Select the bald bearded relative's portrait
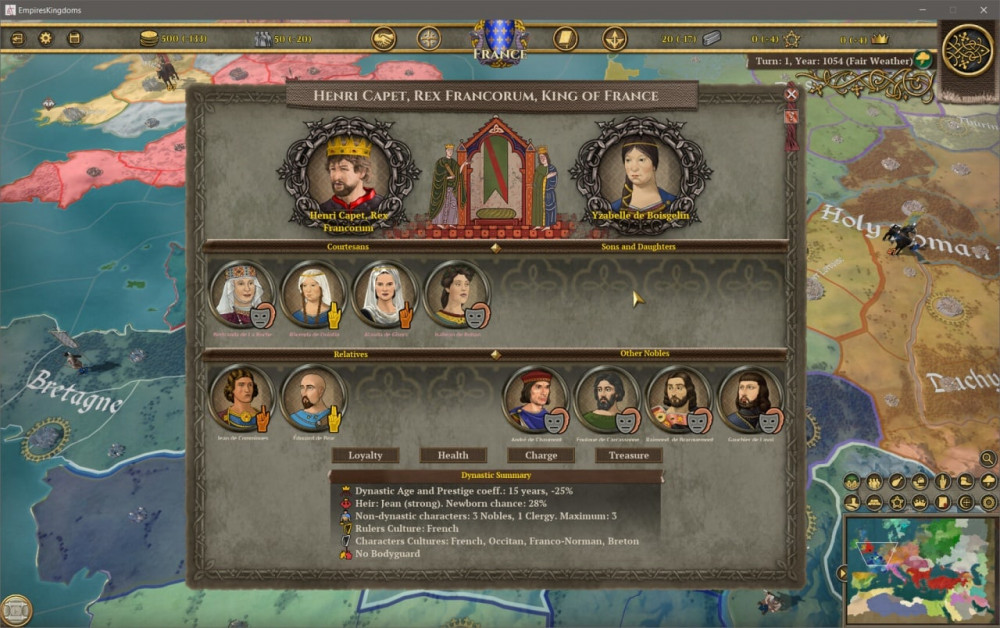The width and height of the screenshot is (1000, 628). (312, 397)
